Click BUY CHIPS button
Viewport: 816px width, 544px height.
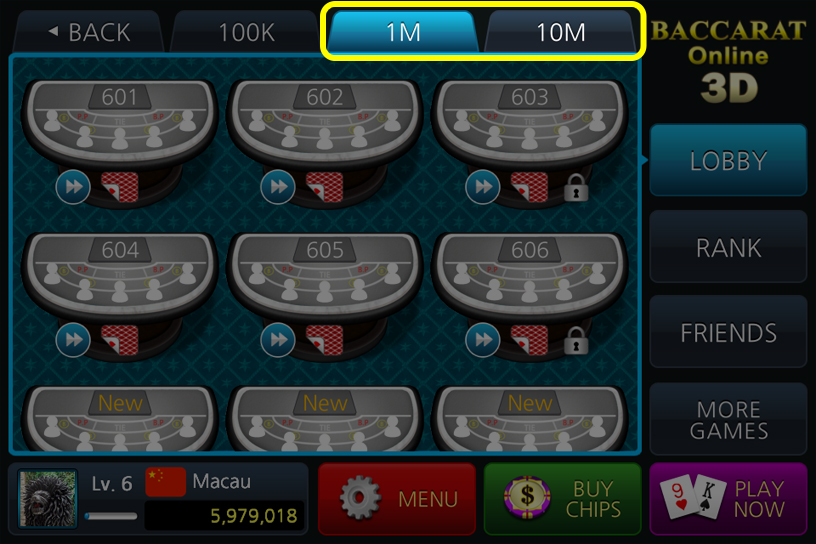coord(562,499)
